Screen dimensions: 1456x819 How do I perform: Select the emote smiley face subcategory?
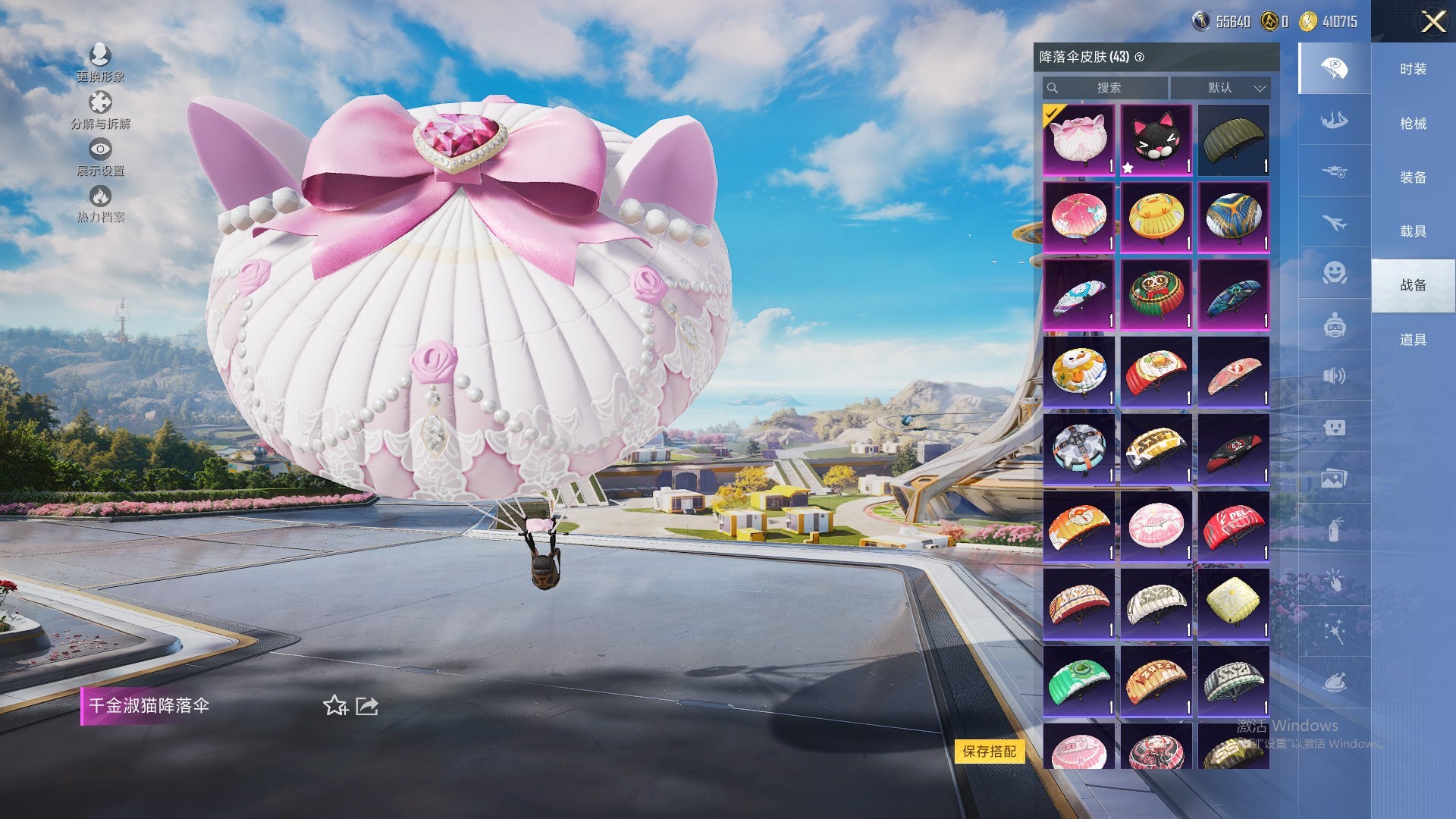point(1334,272)
